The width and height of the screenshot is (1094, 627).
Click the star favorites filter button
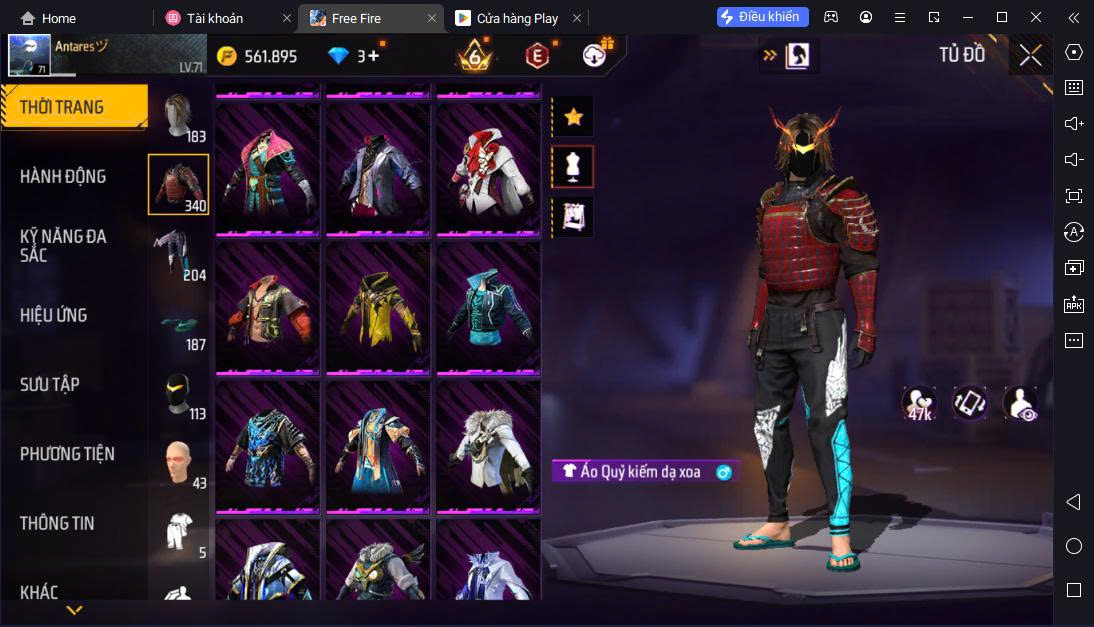pos(573,117)
